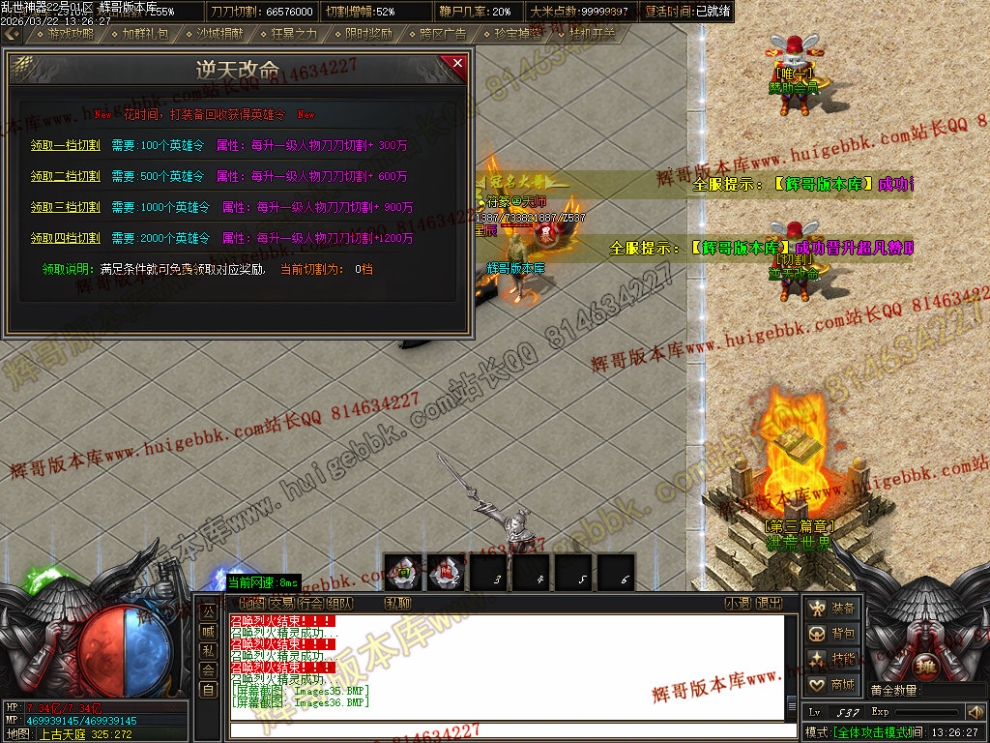
Task: Open the 背包 backpack button
Action: coord(832,634)
